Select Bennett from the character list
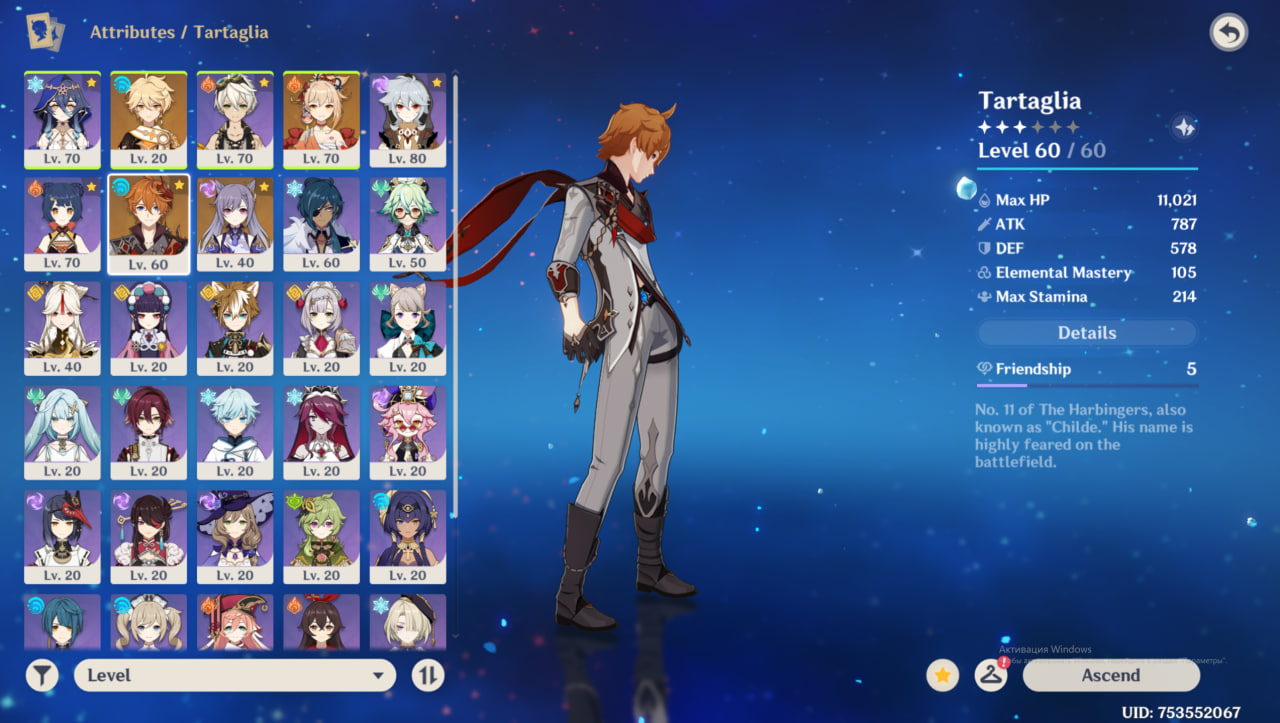The image size is (1280, 723). 235,119
